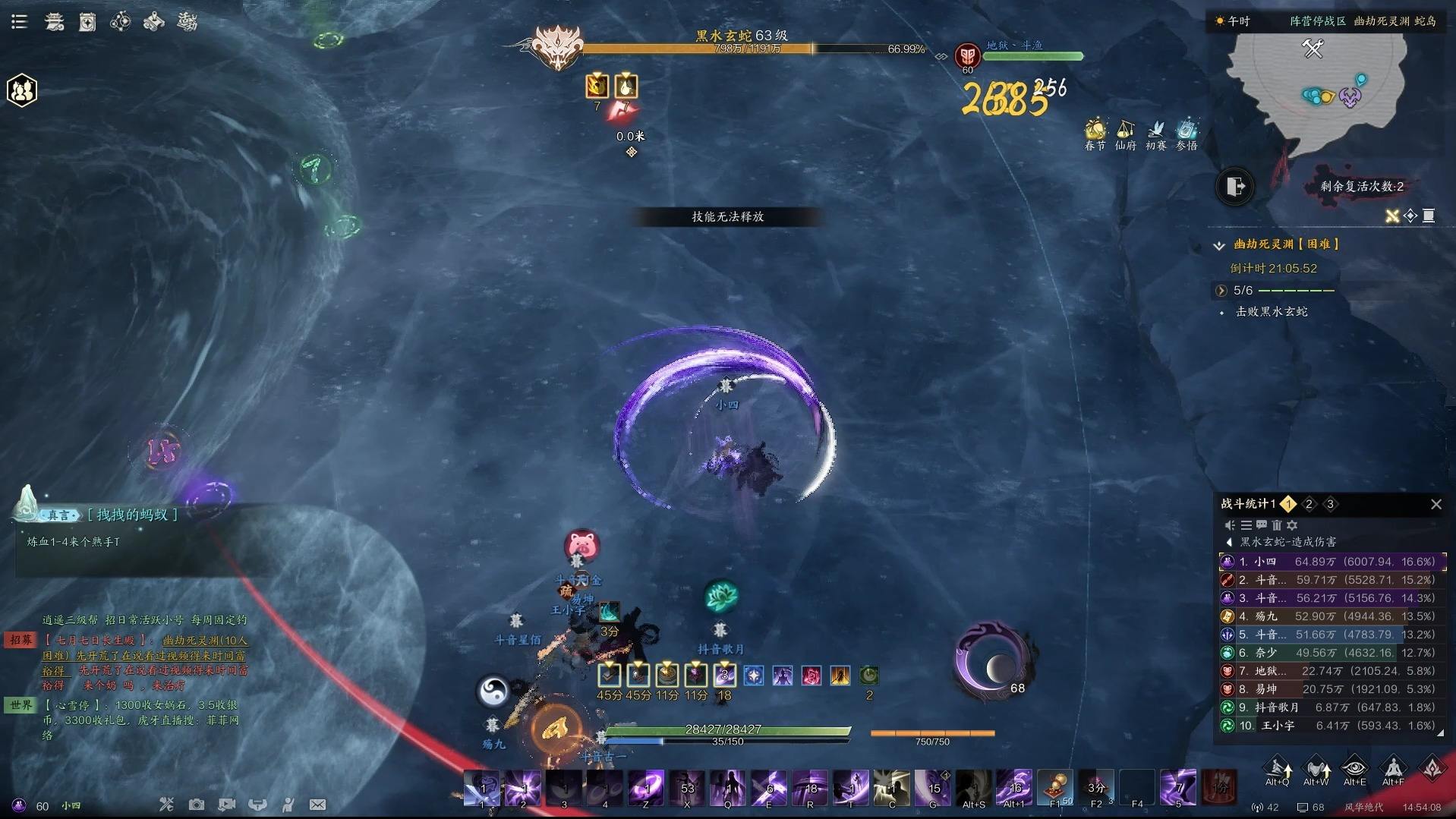The height and width of the screenshot is (819, 1456).
Task: Click the Alt+E eye button
Action: 1354,769
